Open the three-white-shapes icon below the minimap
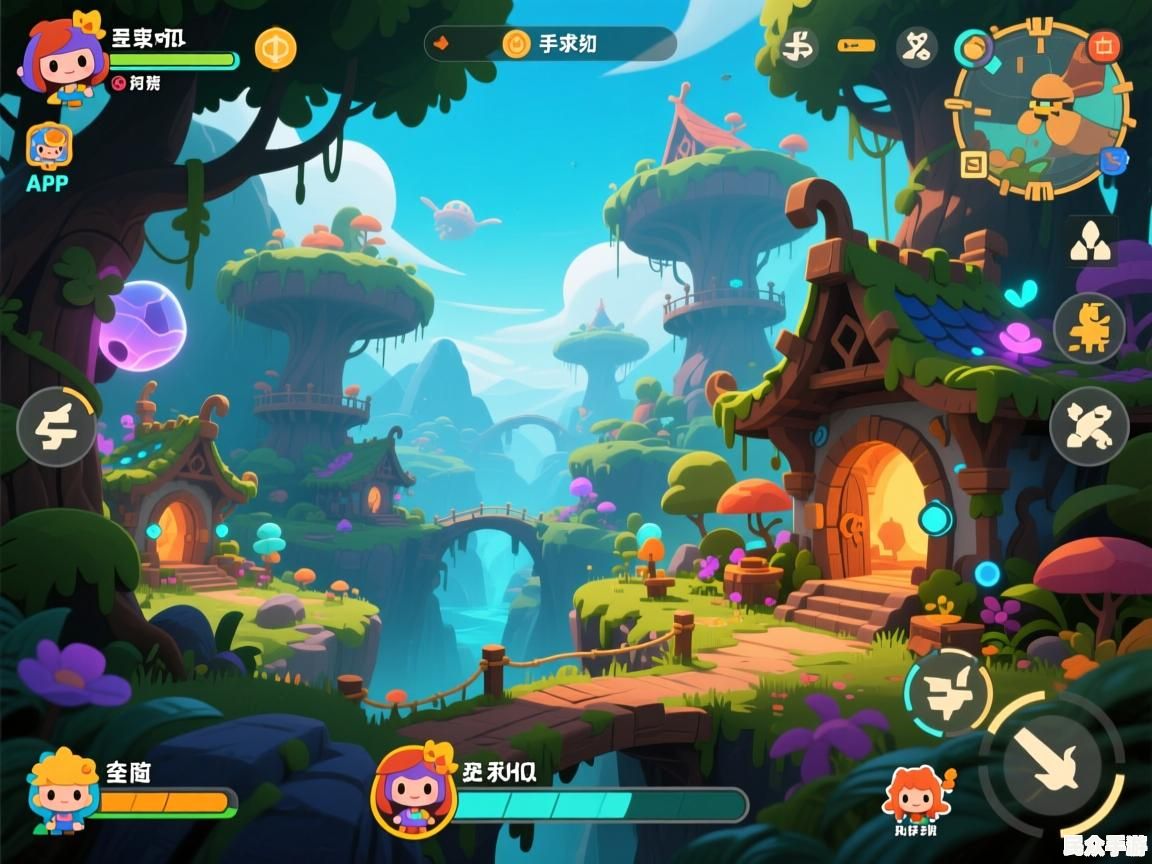The height and width of the screenshot is (864, 1152). [1091, 241]
